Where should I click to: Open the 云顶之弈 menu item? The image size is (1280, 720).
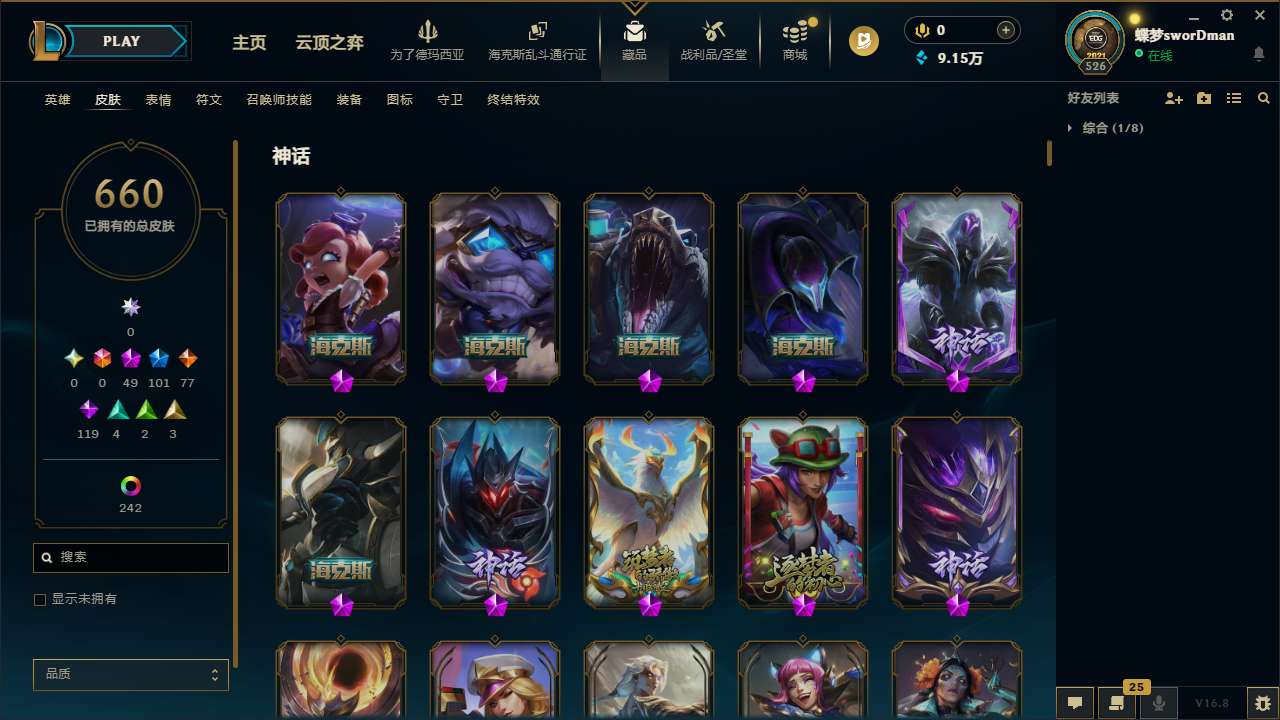point(328,43)
